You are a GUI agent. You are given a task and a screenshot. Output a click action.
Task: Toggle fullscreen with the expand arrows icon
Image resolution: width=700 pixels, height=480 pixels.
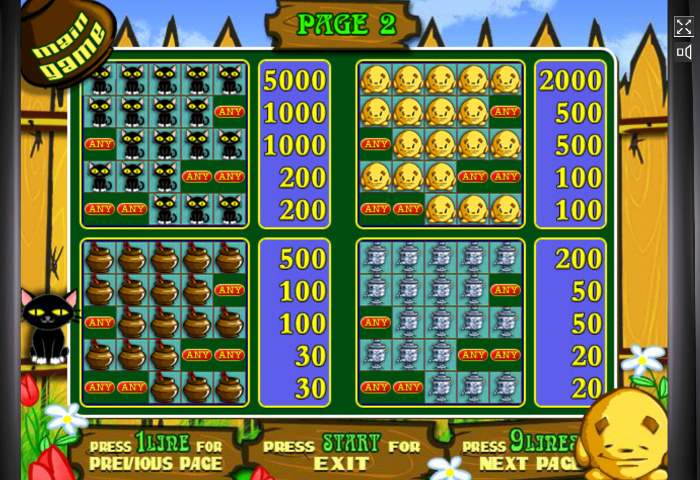[x=684, y=27]
